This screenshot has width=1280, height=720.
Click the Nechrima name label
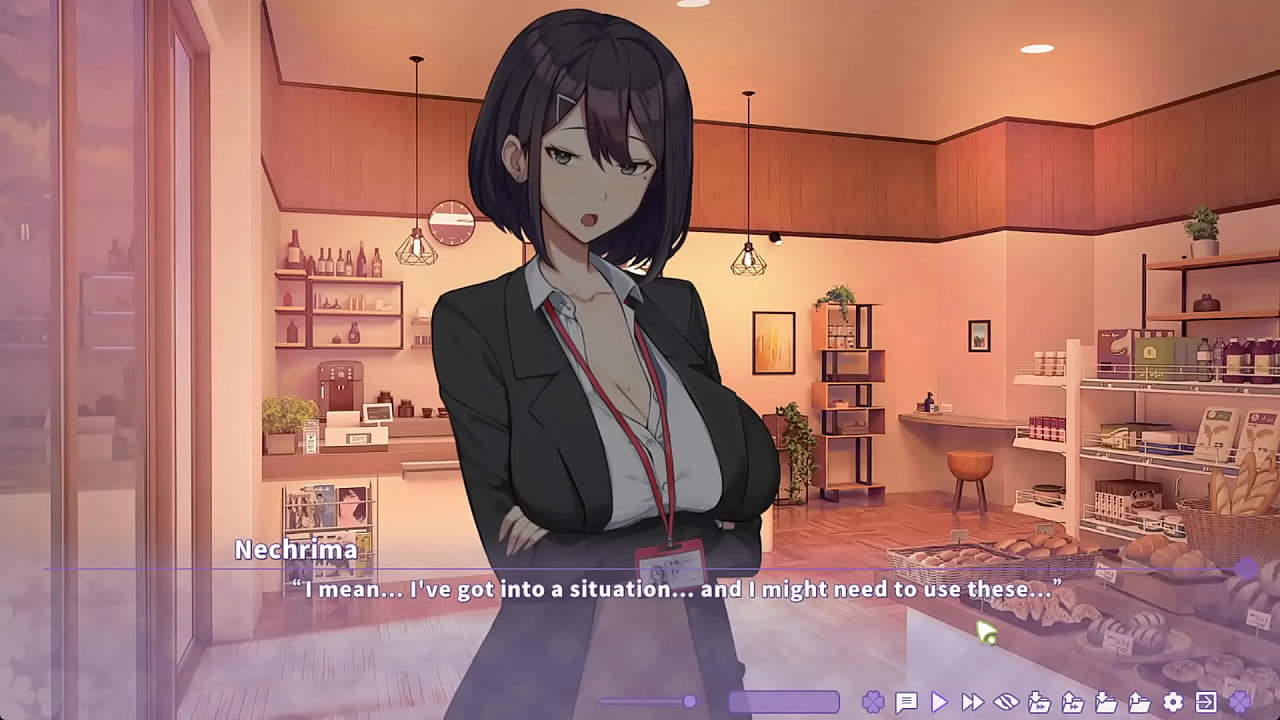(x=297, y=549)
